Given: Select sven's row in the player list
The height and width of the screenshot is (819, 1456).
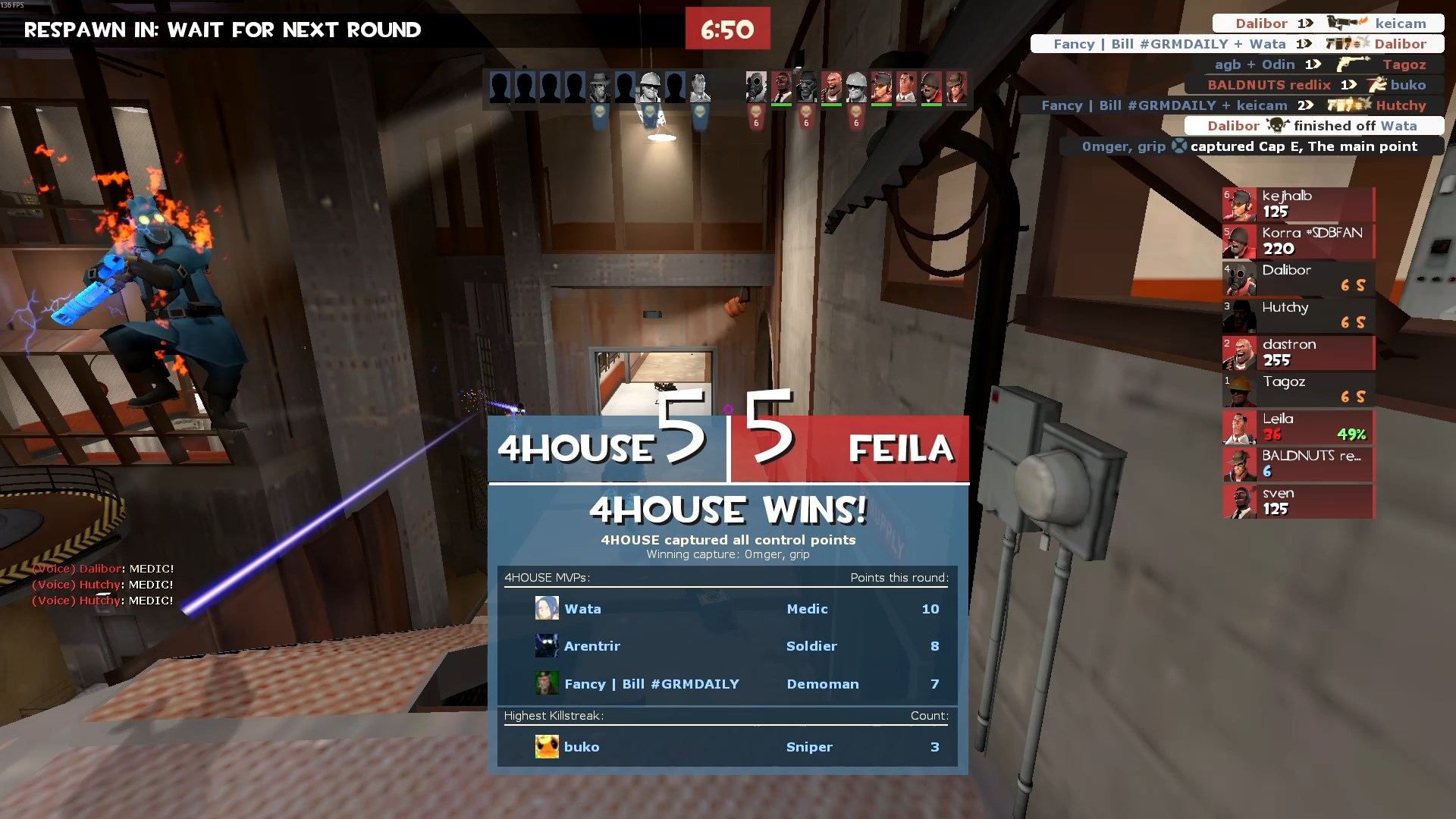Looking at the screenshot, I should click(1298, 501).
